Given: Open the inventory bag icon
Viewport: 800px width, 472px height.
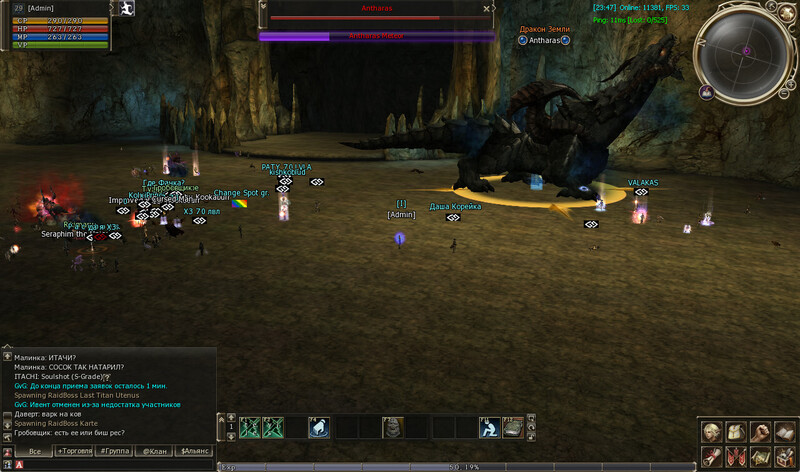Looking at the screenshot, I should coord(736,432).
